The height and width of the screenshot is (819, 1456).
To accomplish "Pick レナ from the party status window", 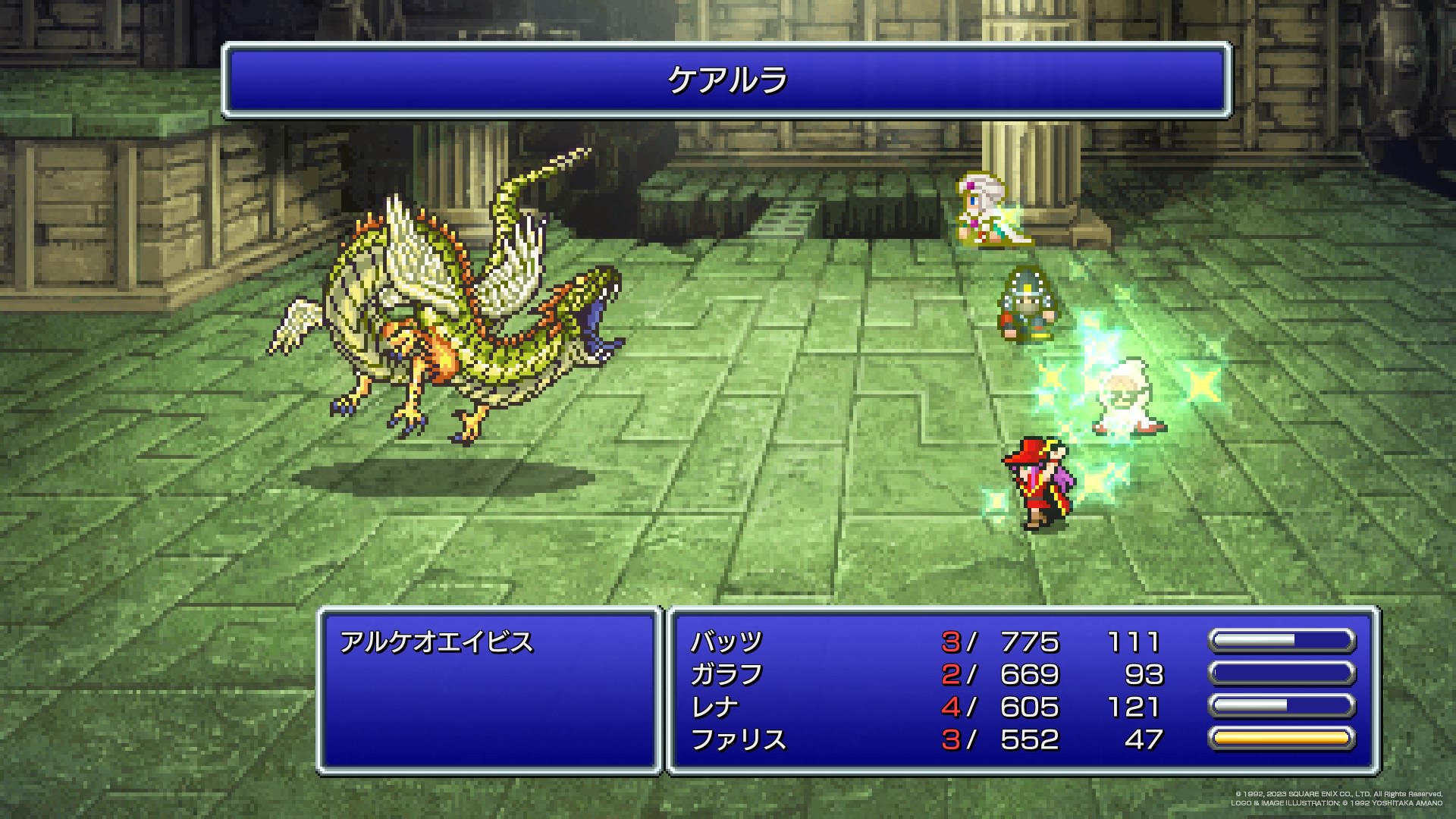I will click(714, 708).
